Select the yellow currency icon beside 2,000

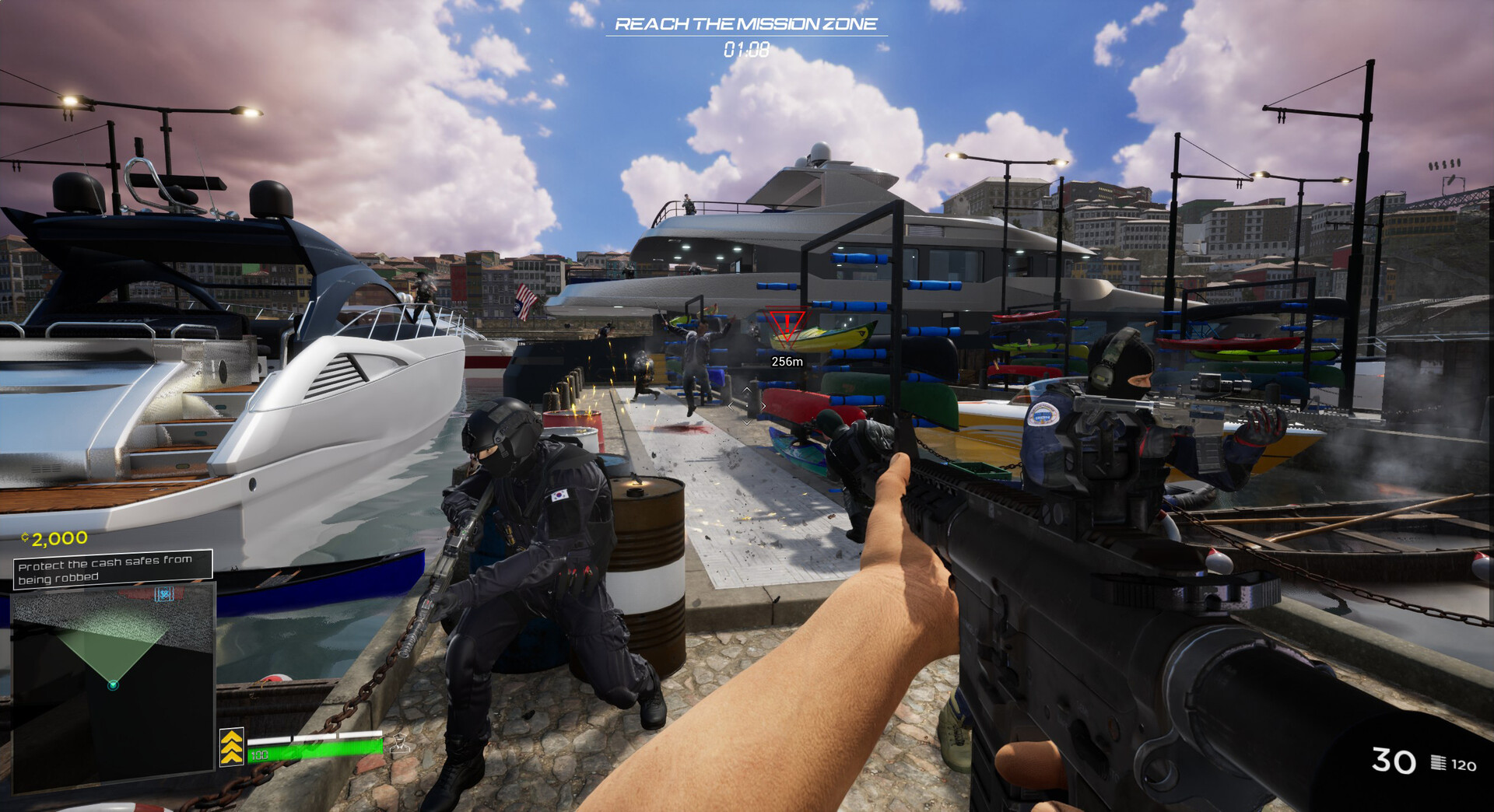coord(24,537)
